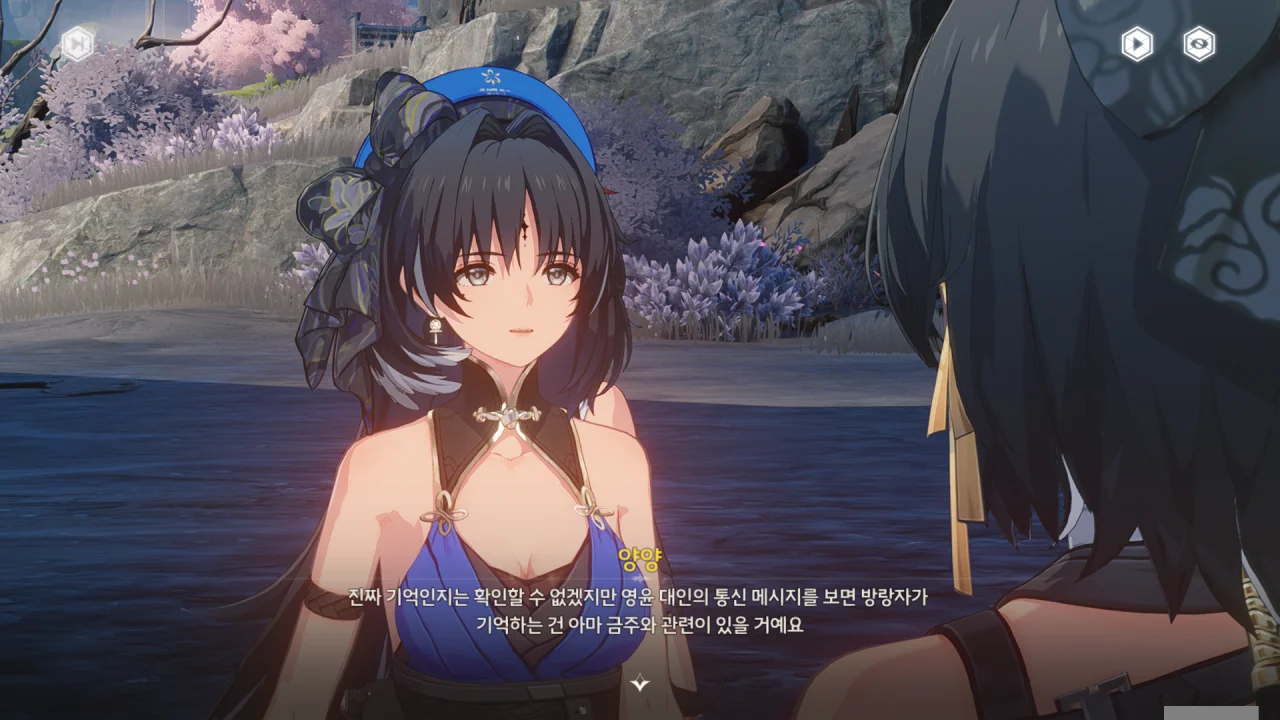The image size is (1280, 720).
Task: Skip the cutscene with the top-left hexagon button
Action: (x=77, y=43)
